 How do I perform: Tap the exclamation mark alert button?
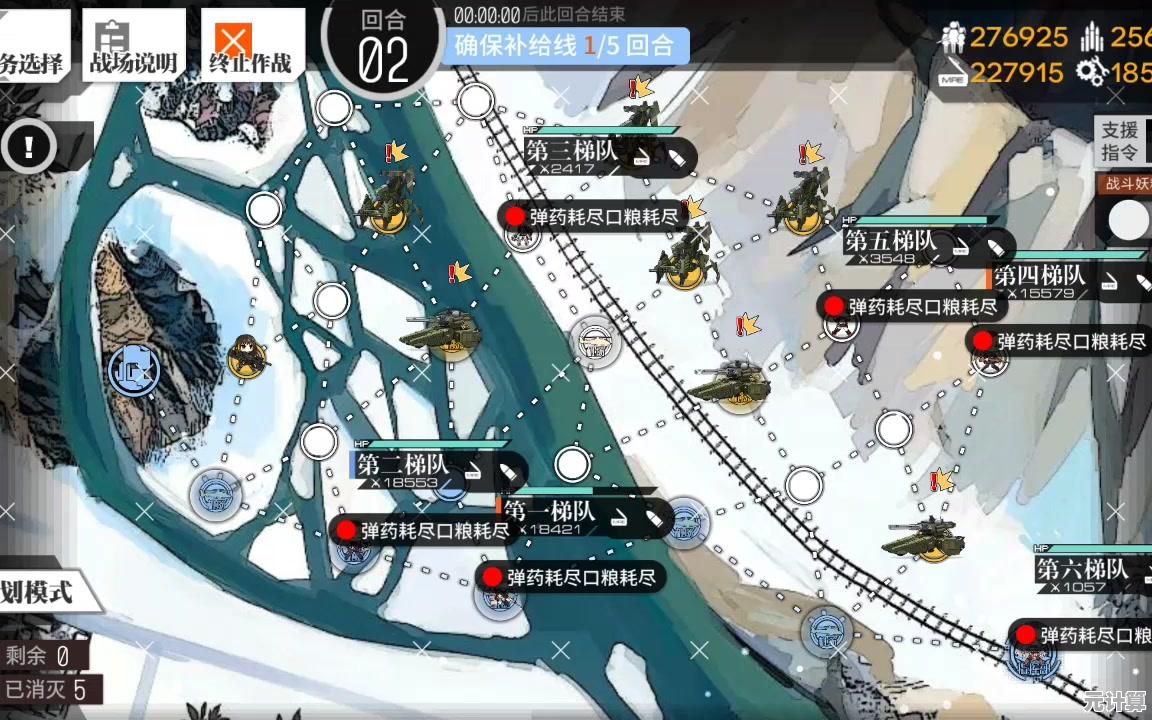click(x=30, y=147)
